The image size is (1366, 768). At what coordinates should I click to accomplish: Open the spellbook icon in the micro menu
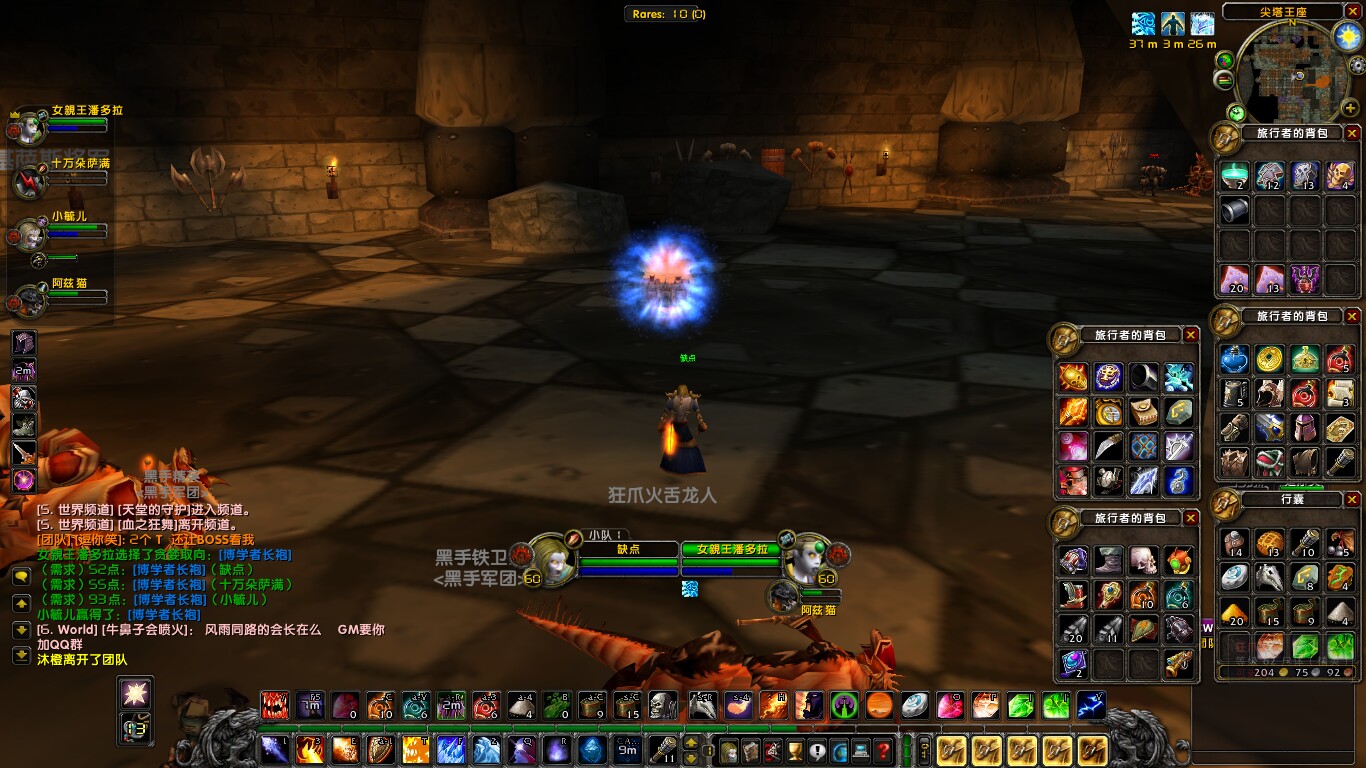point(750,749)
